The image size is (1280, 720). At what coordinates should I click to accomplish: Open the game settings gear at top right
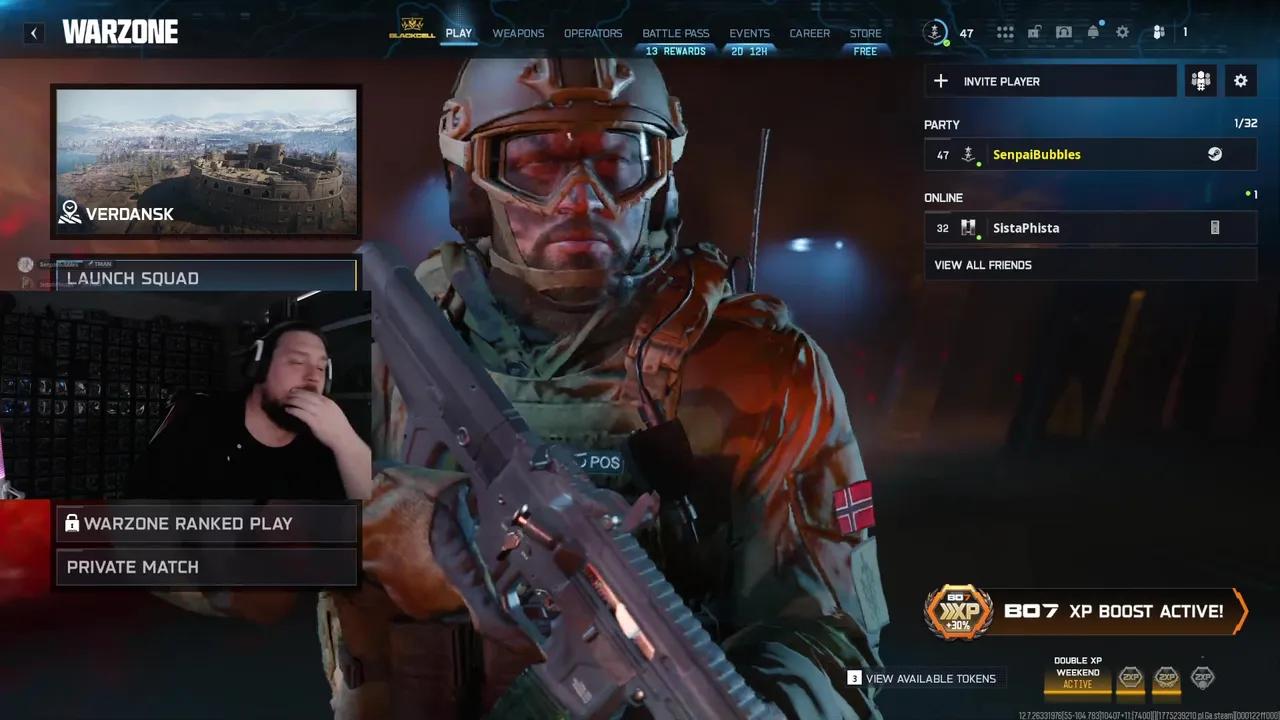1122,32
